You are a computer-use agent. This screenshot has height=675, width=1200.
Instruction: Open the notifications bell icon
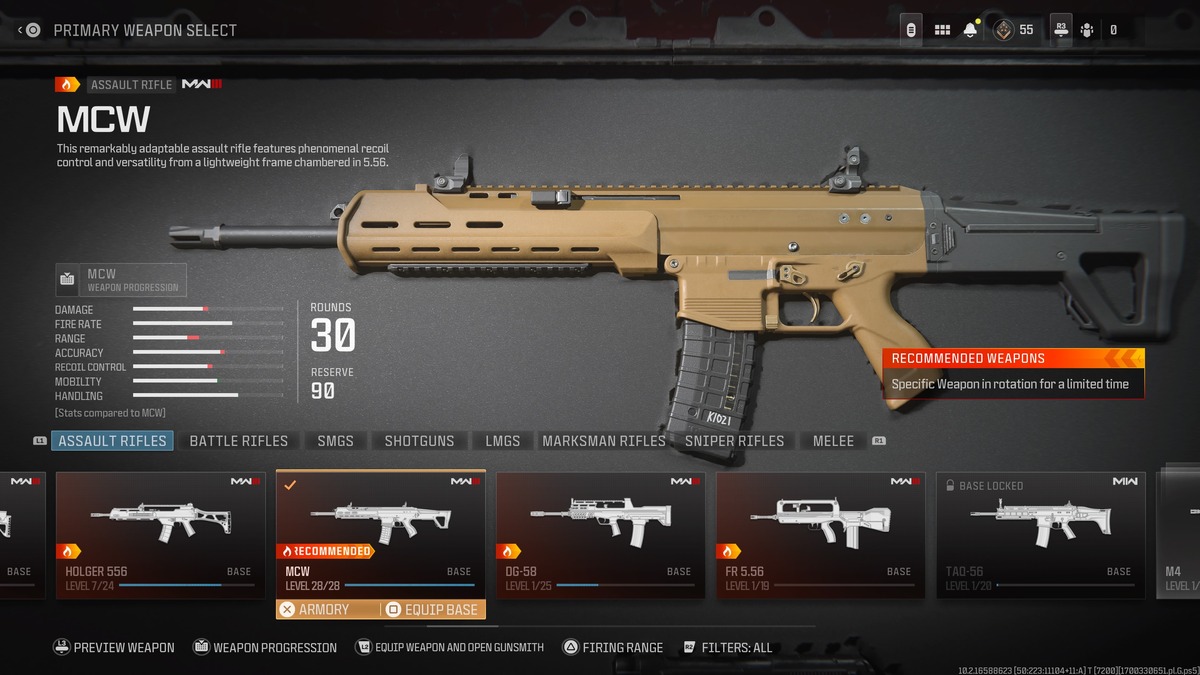tap(970, 30)
